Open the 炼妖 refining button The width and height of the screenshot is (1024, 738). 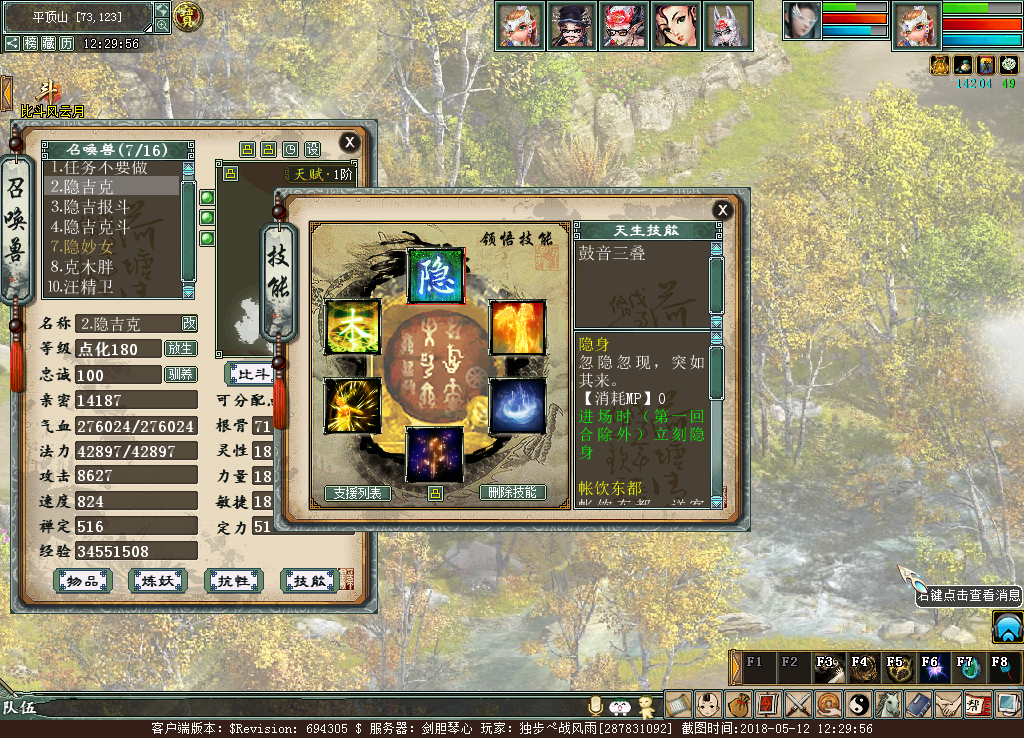(158, 580)
